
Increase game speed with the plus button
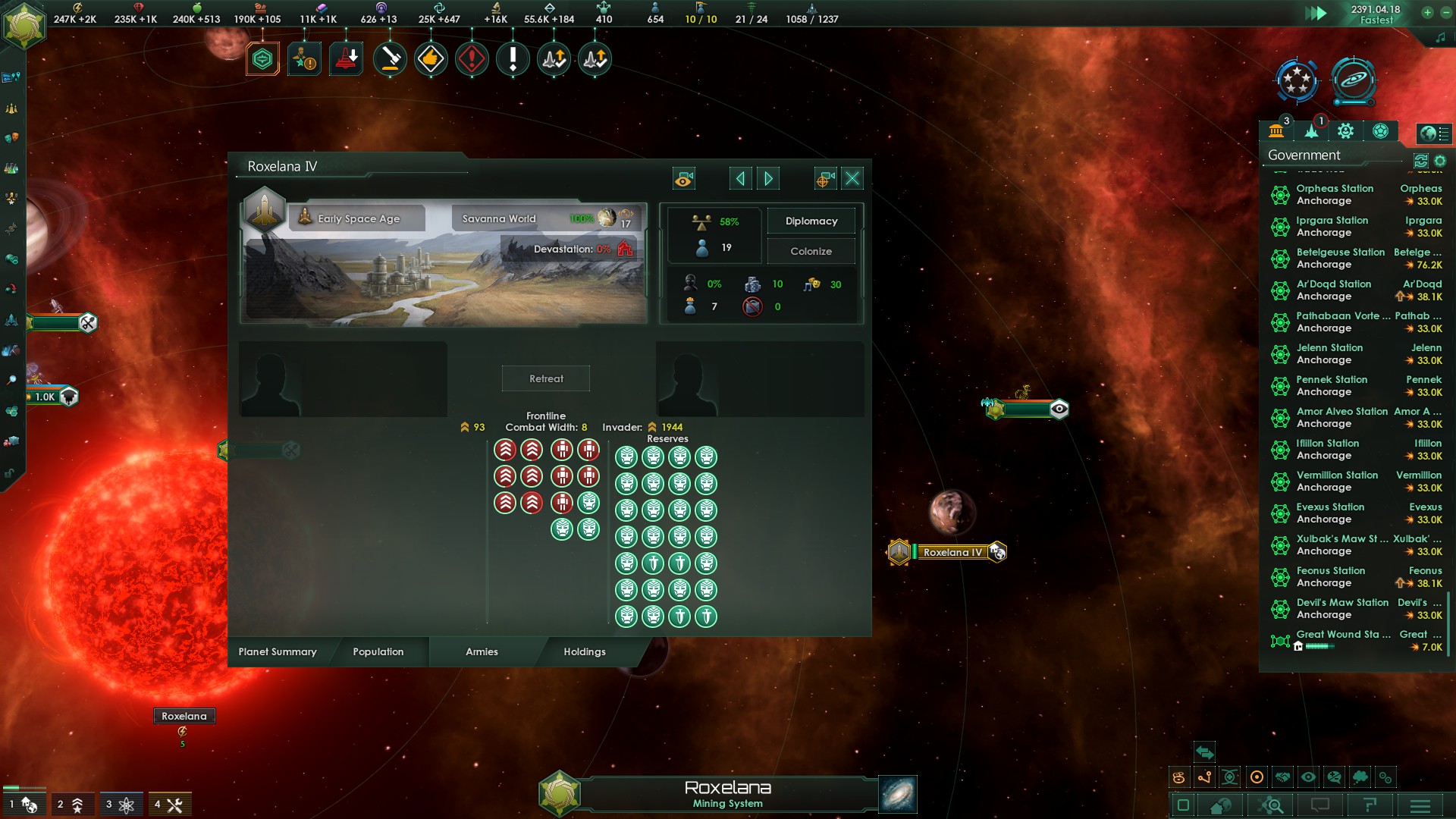pyautogui.click(x=1427, y=12)
